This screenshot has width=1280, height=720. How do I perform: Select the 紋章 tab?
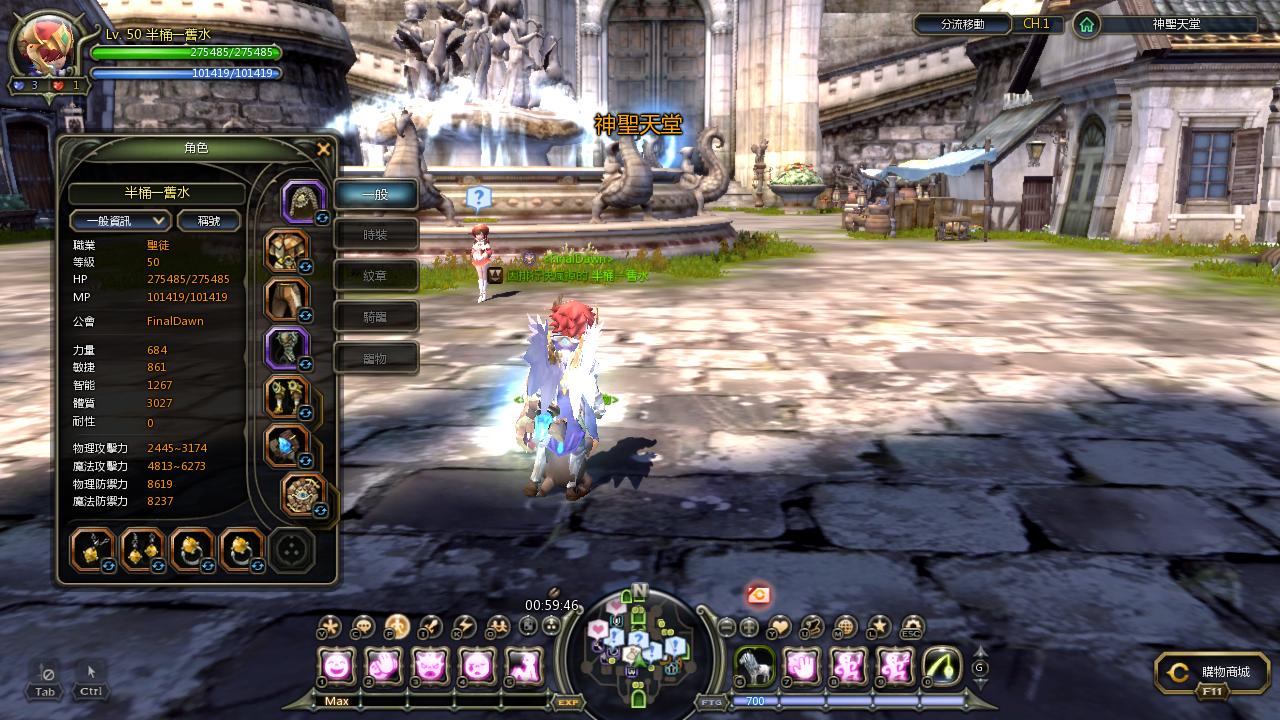[x=375, y=275]
